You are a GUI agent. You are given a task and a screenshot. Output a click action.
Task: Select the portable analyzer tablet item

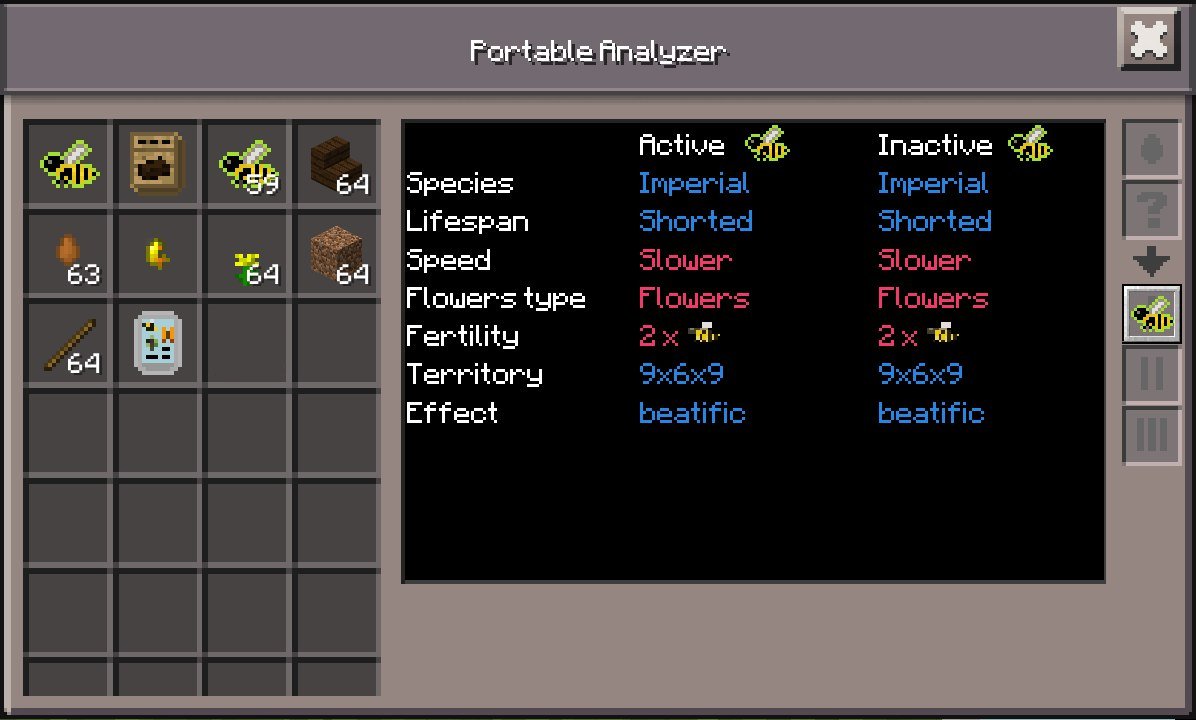(x=157, y=343)
